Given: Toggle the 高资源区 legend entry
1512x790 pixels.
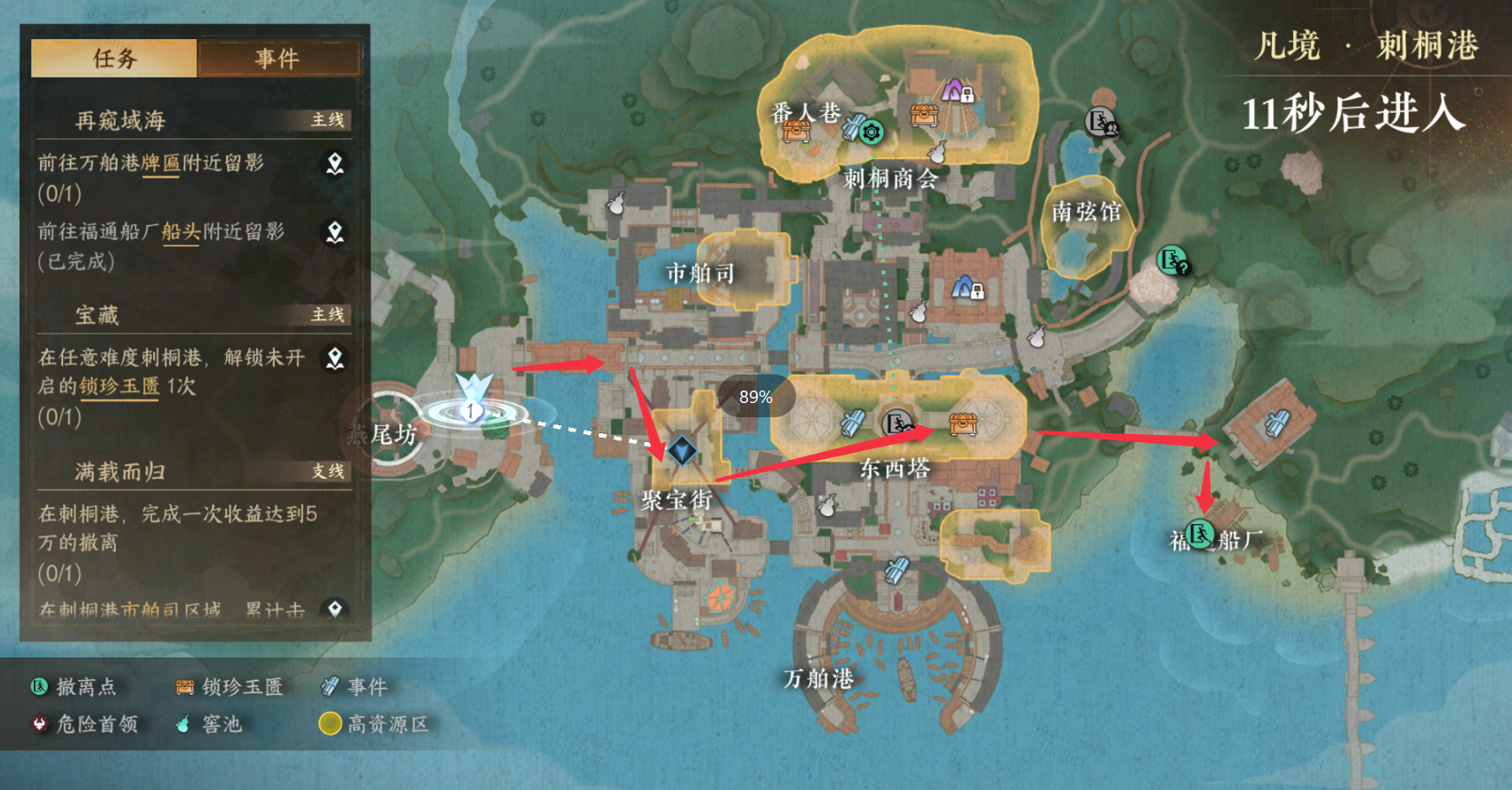Looking at the screenshot, I should coord(374,724).
